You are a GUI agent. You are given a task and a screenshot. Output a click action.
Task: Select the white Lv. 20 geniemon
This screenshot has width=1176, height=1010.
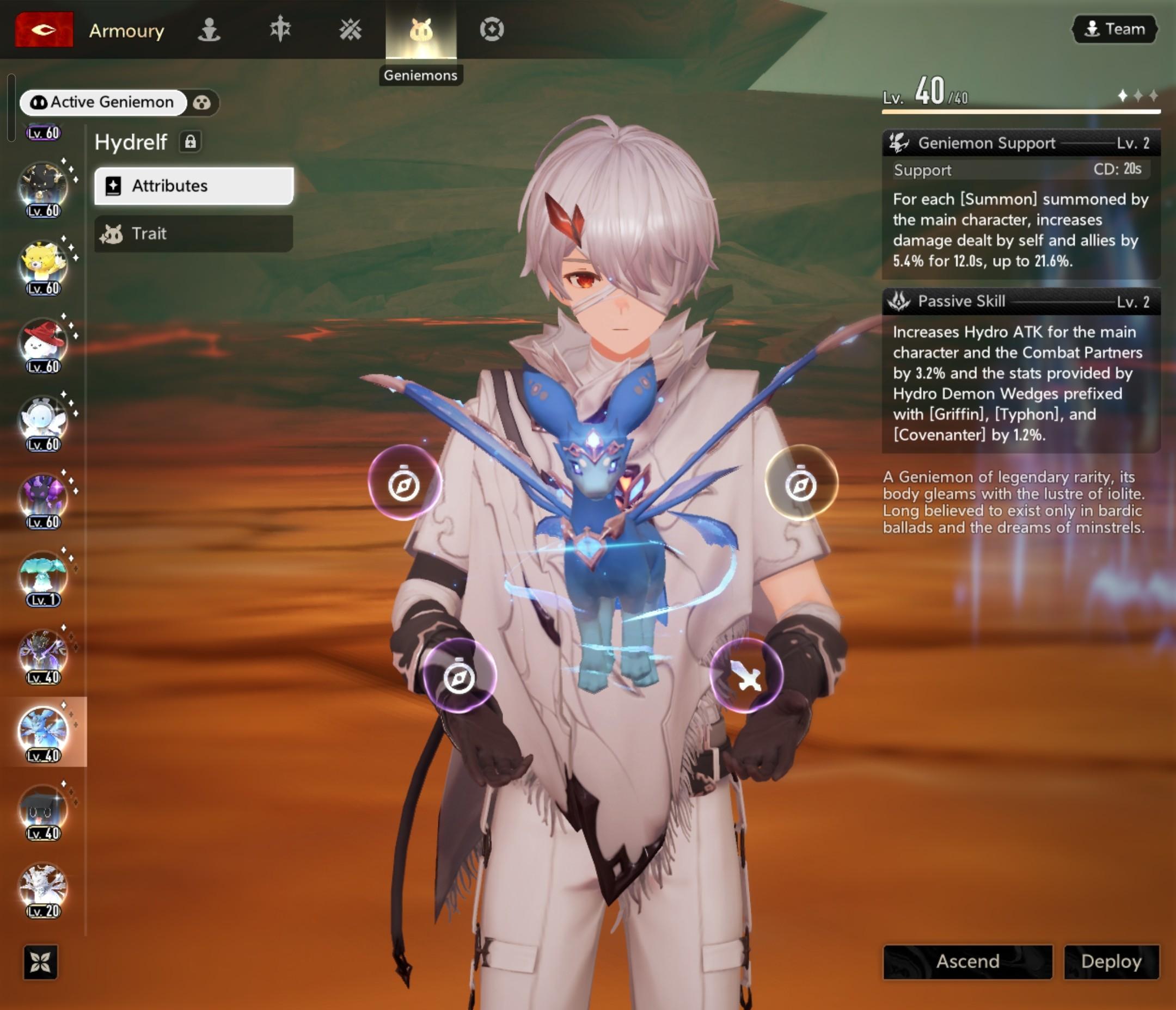42,886
